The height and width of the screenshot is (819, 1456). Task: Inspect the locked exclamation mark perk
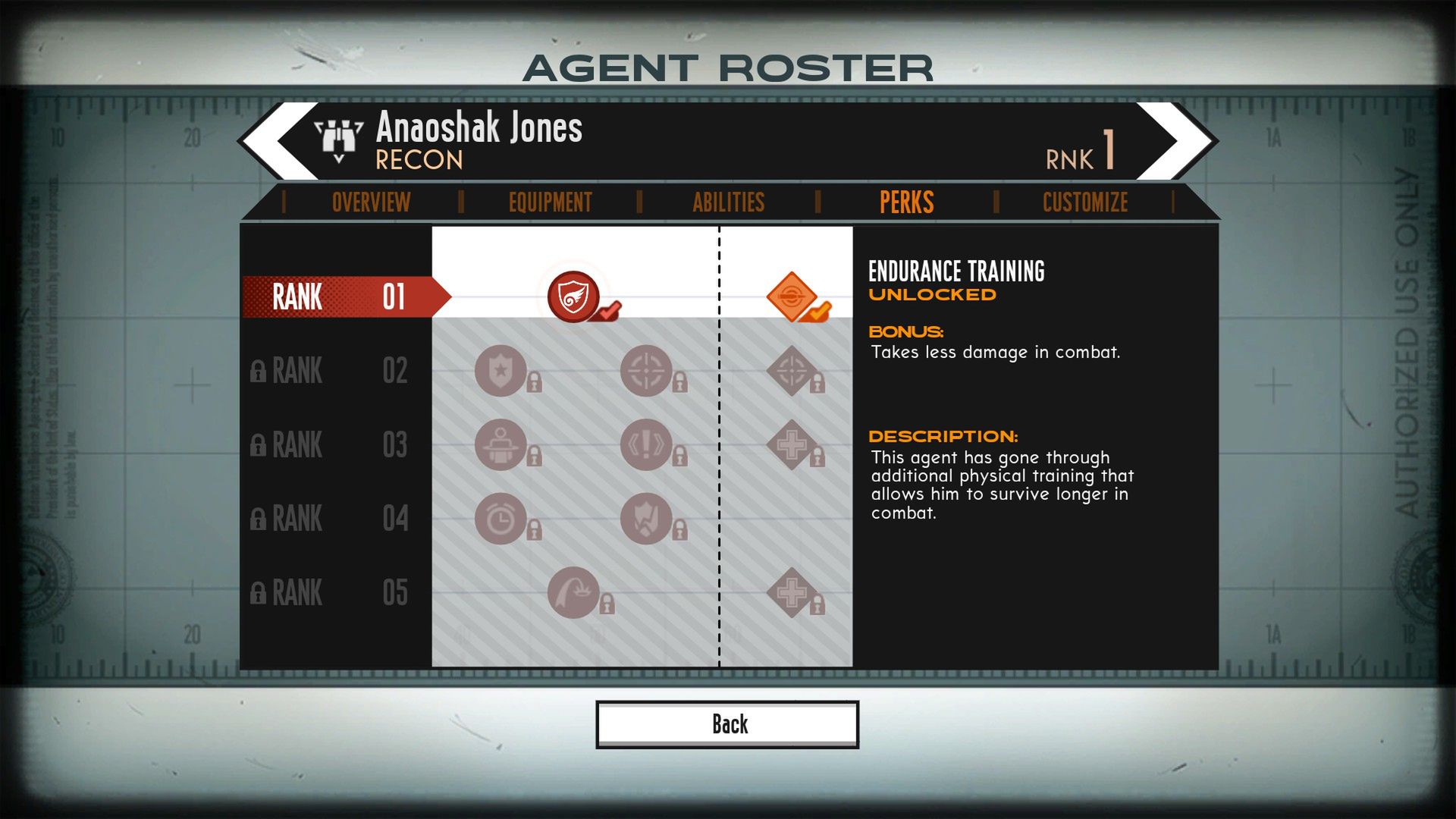(x=646, y=445)
